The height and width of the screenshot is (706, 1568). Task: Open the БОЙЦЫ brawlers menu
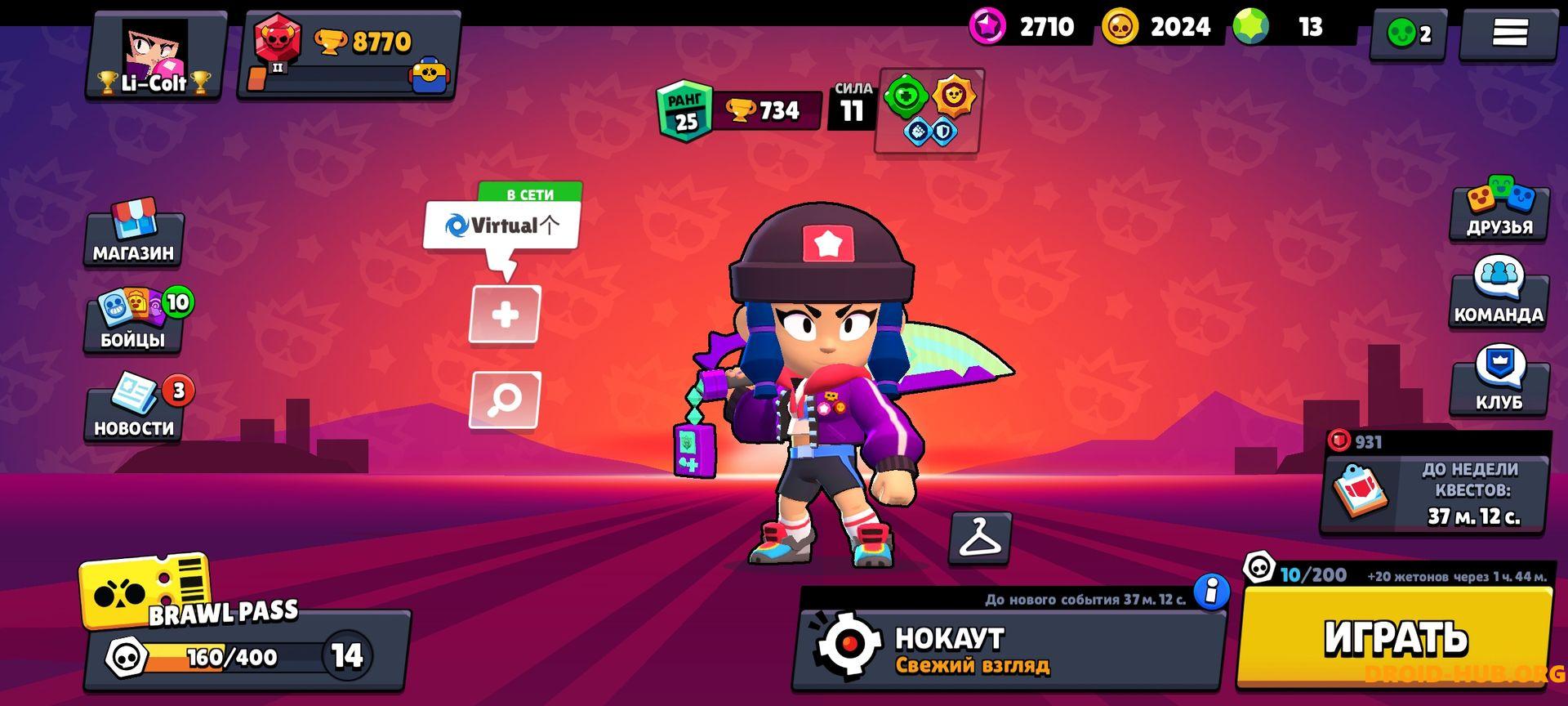(x=133, y=320)
